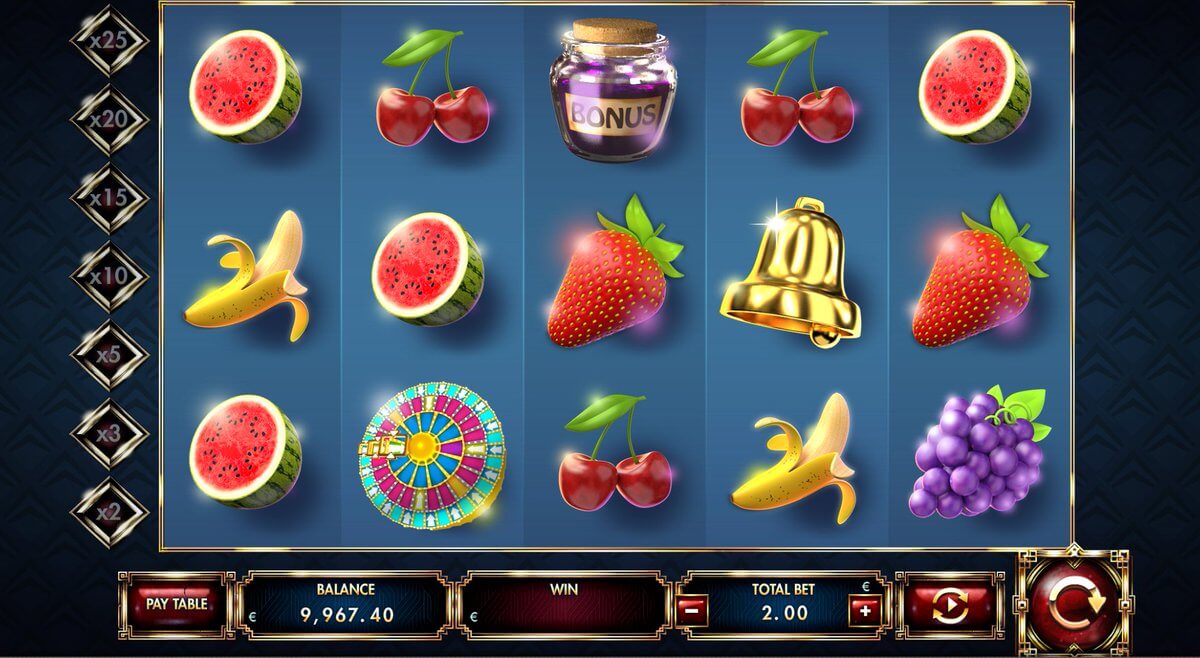Open the Pay Table

click(x=177, y=604)
